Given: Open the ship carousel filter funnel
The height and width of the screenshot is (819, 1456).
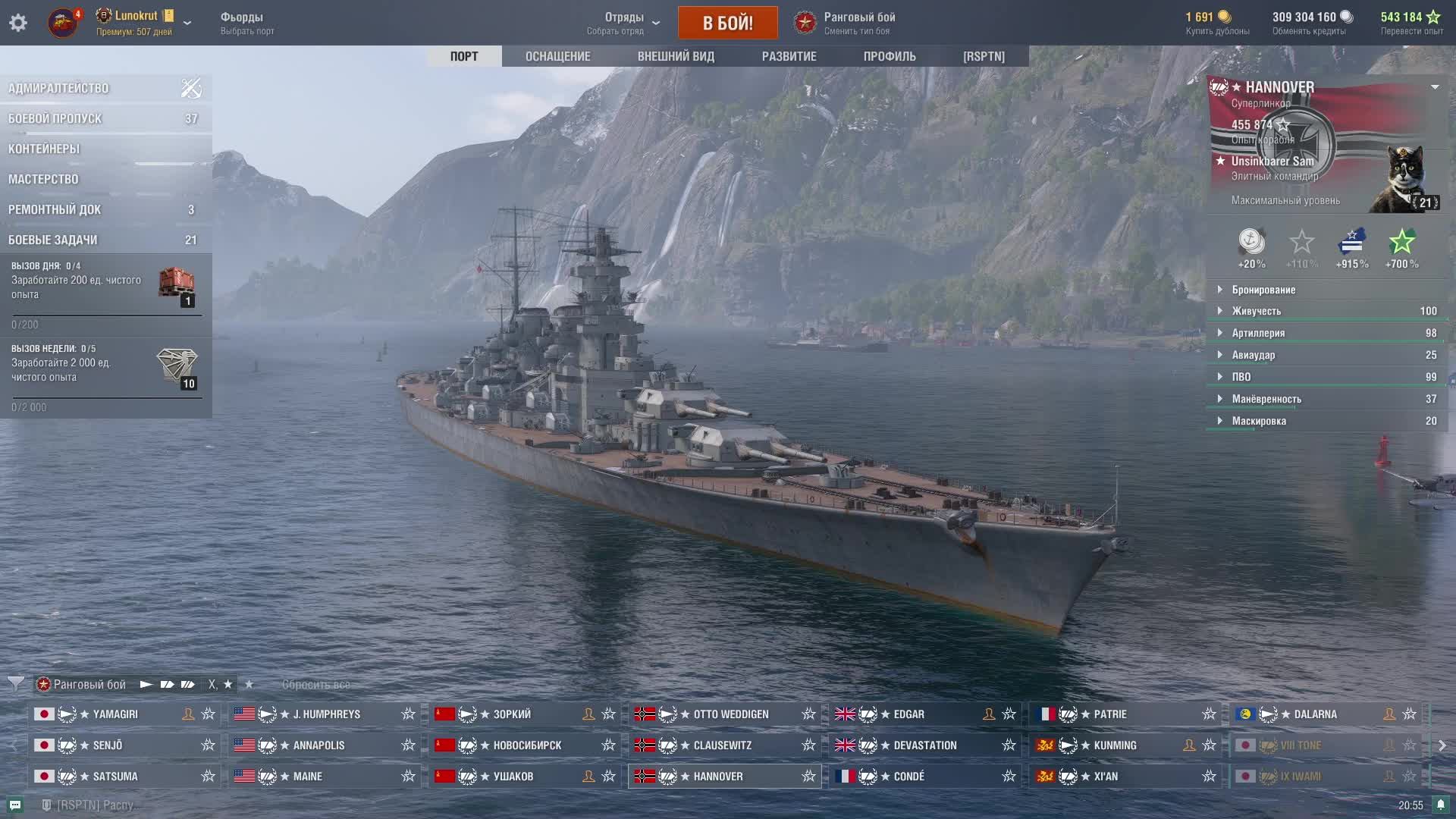Looking at the screenshot, I should (16, 684).
